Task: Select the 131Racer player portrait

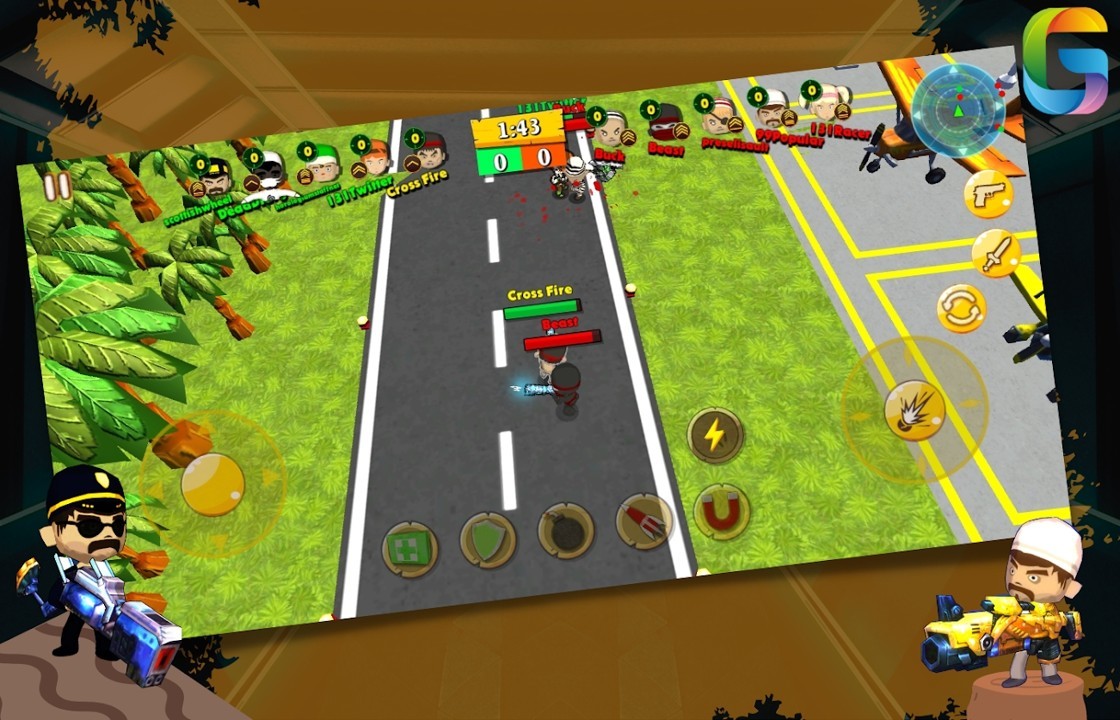Action: [x=830, y=103]
